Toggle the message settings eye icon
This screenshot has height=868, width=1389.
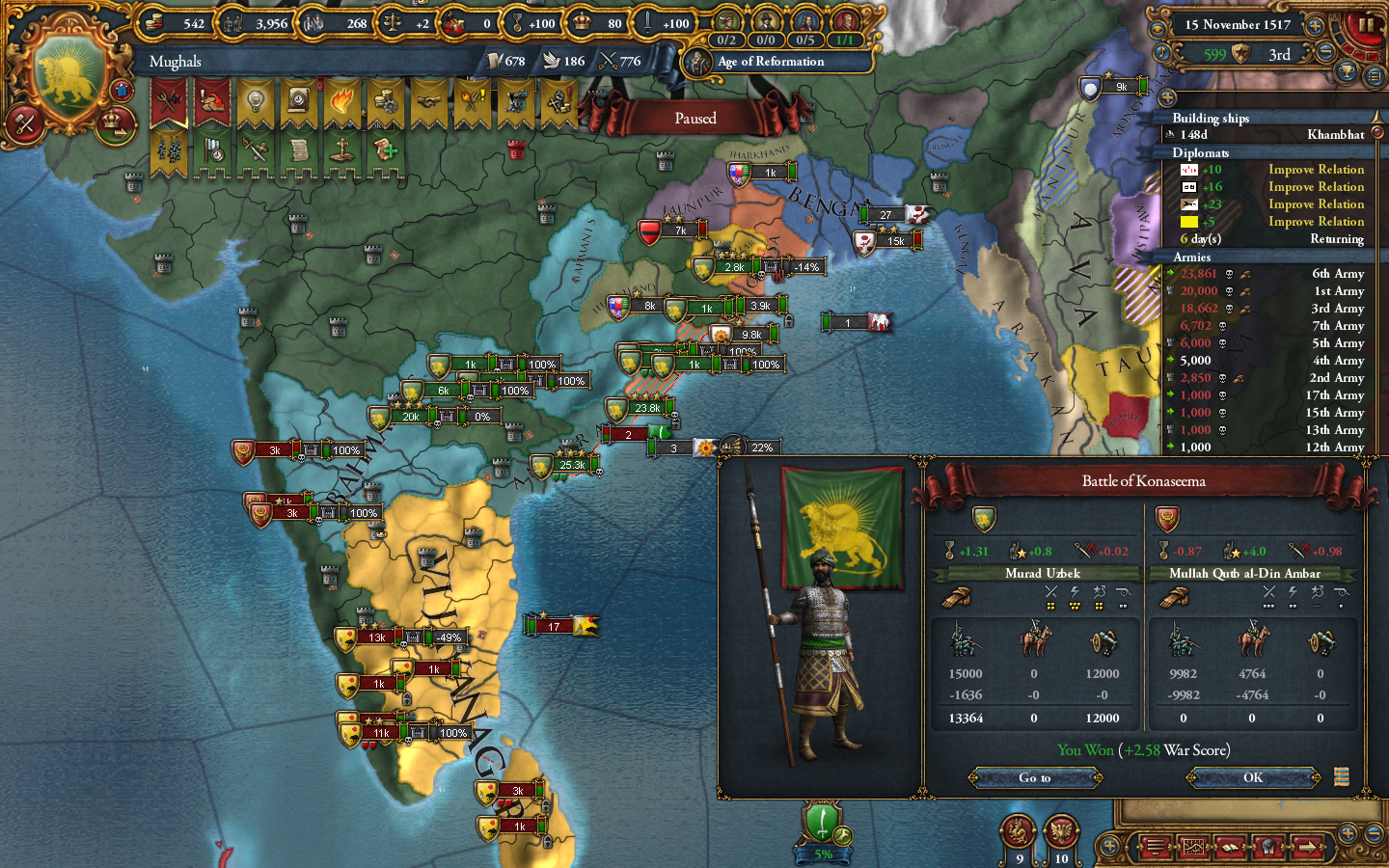pos(1157,29)
